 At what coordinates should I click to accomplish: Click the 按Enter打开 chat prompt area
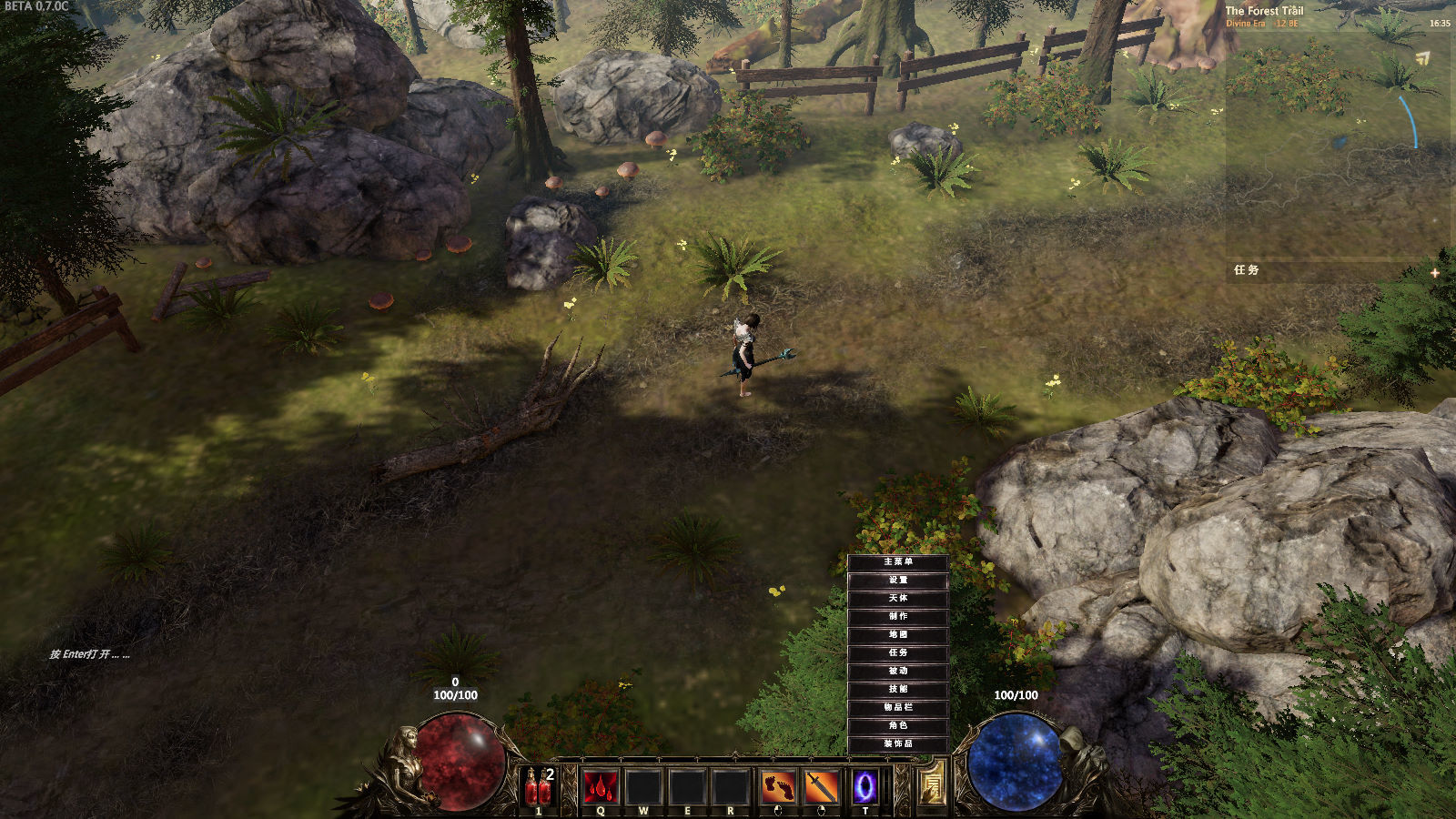(90, 654)
